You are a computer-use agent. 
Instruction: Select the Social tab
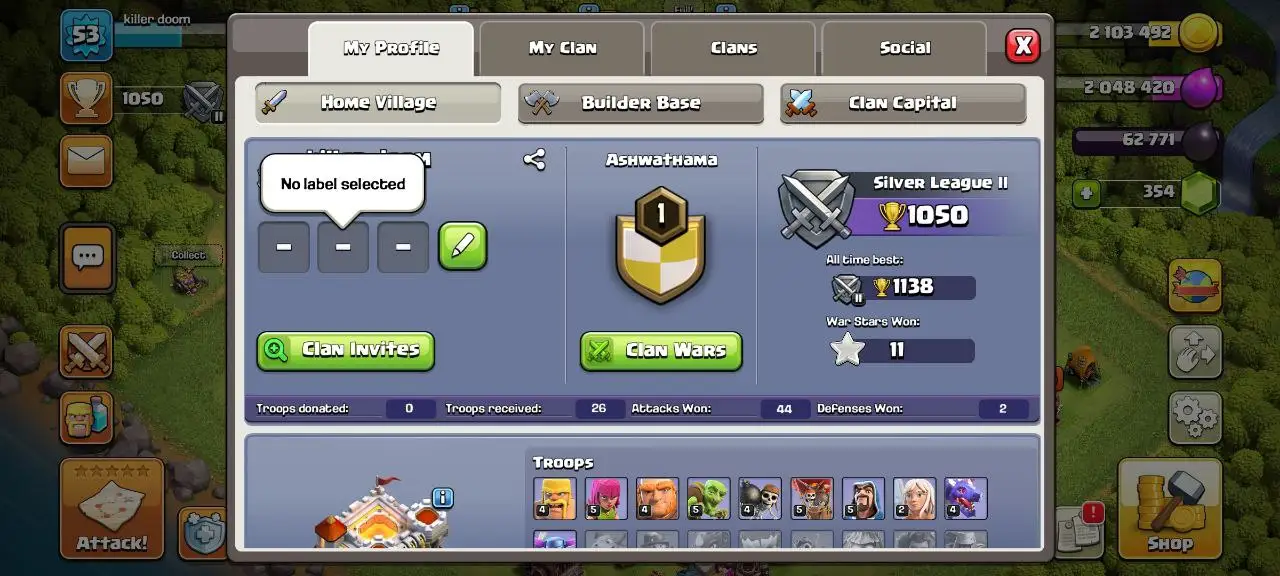(904, 48)
